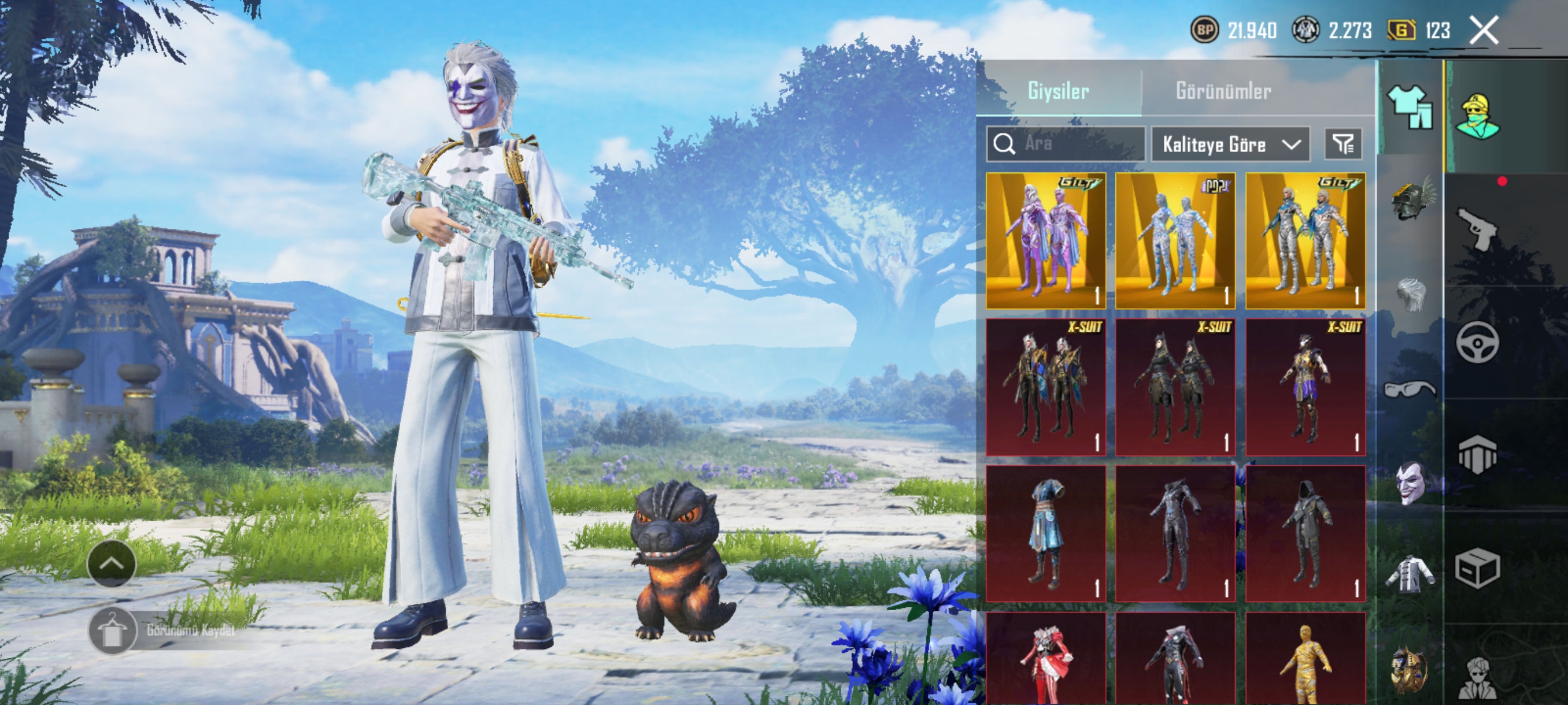Image resolution: width=1568 pixels, height=705 pixels.
Task: Open the filter options button
Action: tap(1343, 144)
